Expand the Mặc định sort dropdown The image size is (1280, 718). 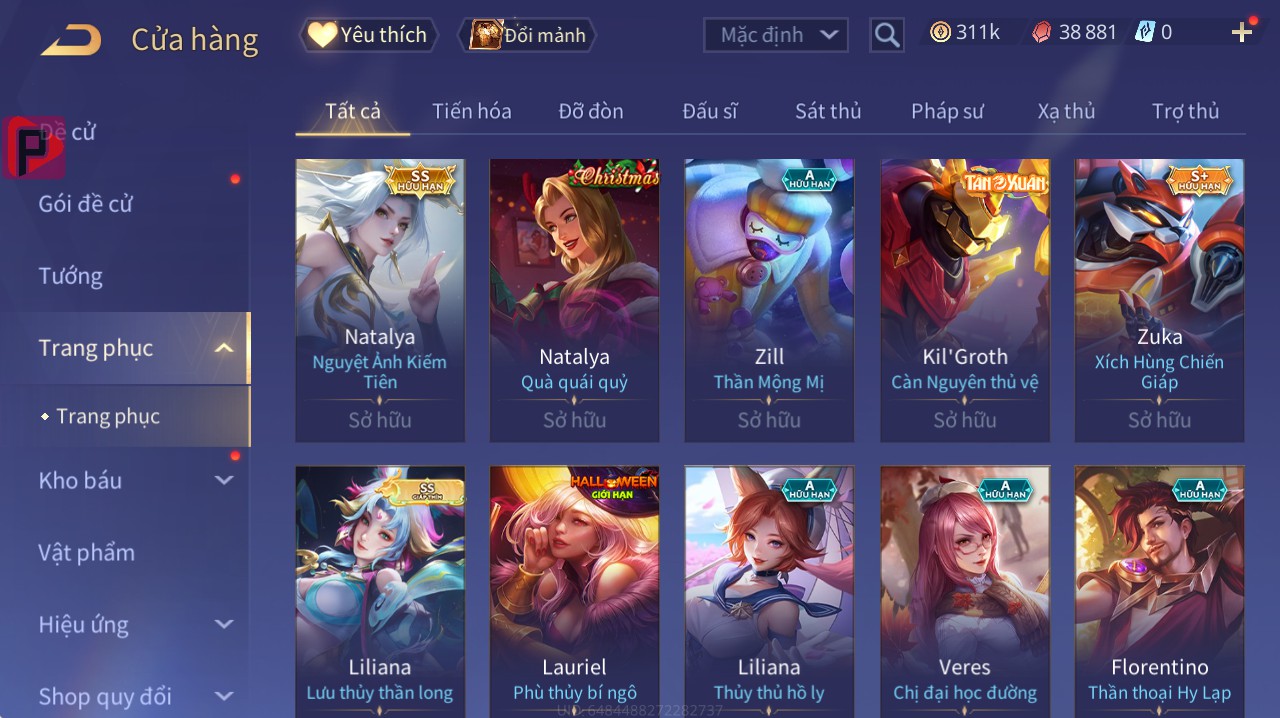777,35
